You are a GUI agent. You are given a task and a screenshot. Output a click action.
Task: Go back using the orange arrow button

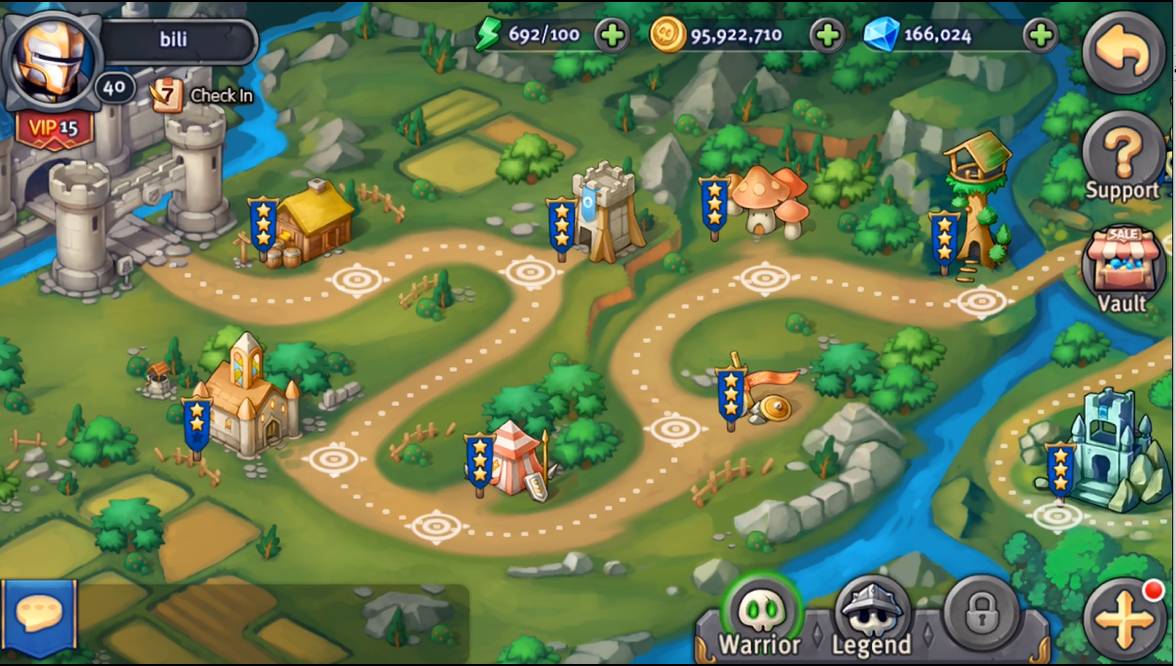[1123, 53]
